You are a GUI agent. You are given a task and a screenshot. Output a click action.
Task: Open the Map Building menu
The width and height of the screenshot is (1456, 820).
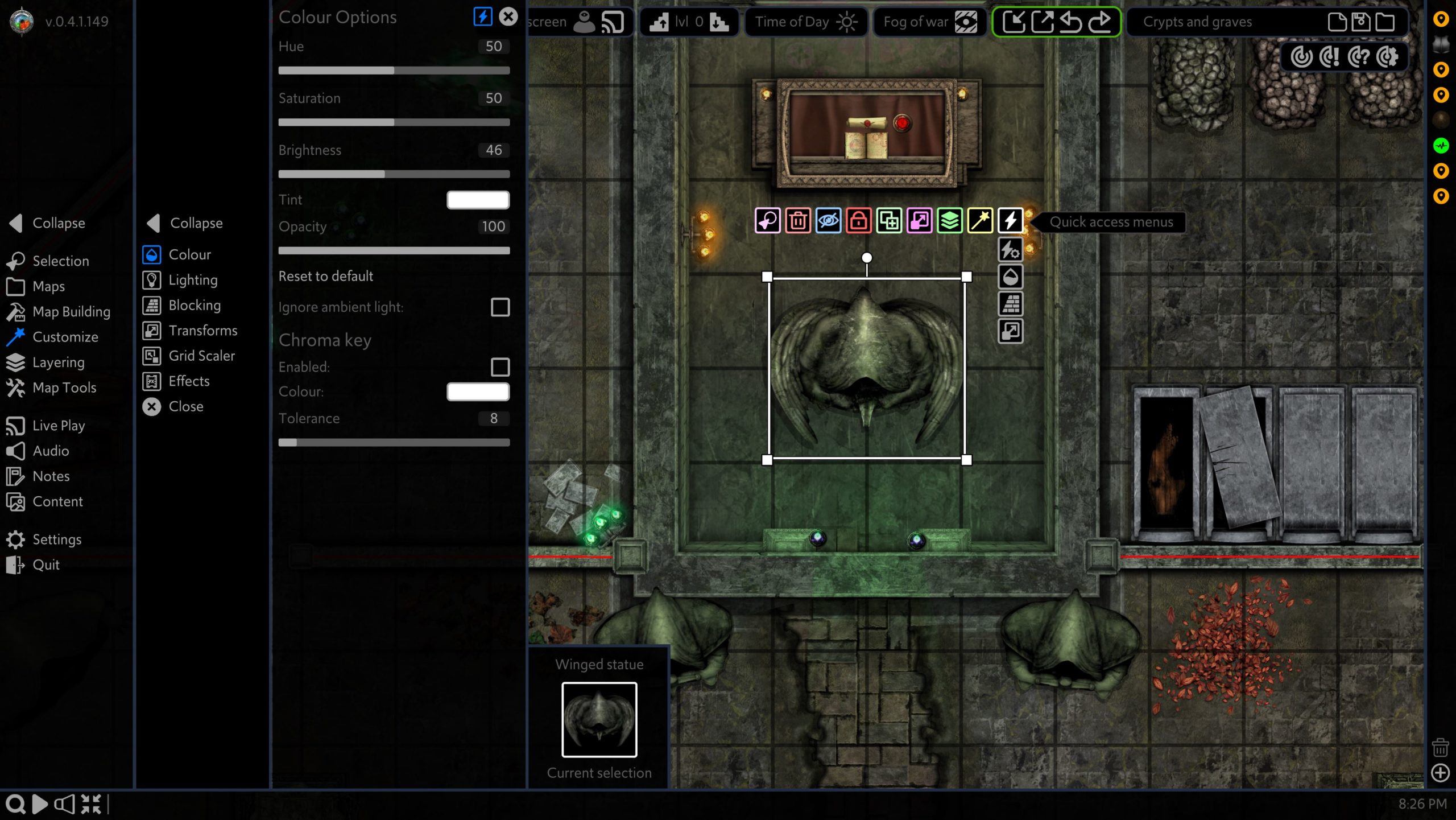pyautogui.click(x=71, y=312)
